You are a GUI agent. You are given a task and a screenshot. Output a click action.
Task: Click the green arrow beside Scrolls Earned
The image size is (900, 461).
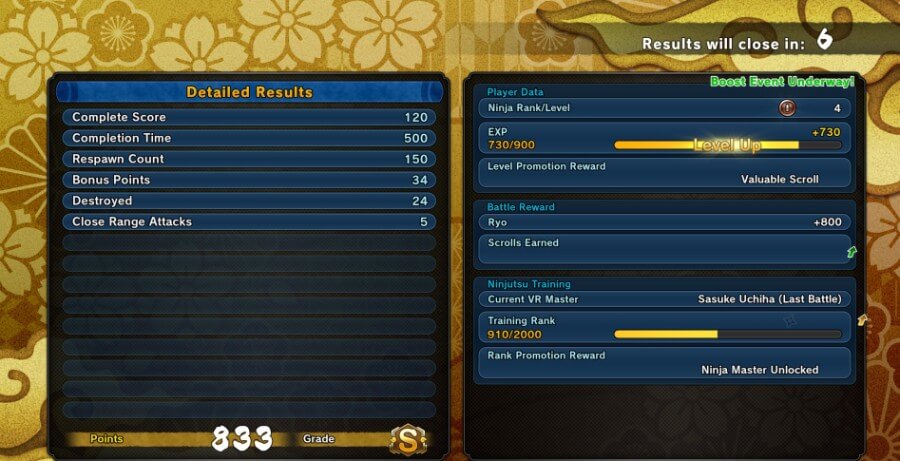pyautogui.click(x=851, y=252)
